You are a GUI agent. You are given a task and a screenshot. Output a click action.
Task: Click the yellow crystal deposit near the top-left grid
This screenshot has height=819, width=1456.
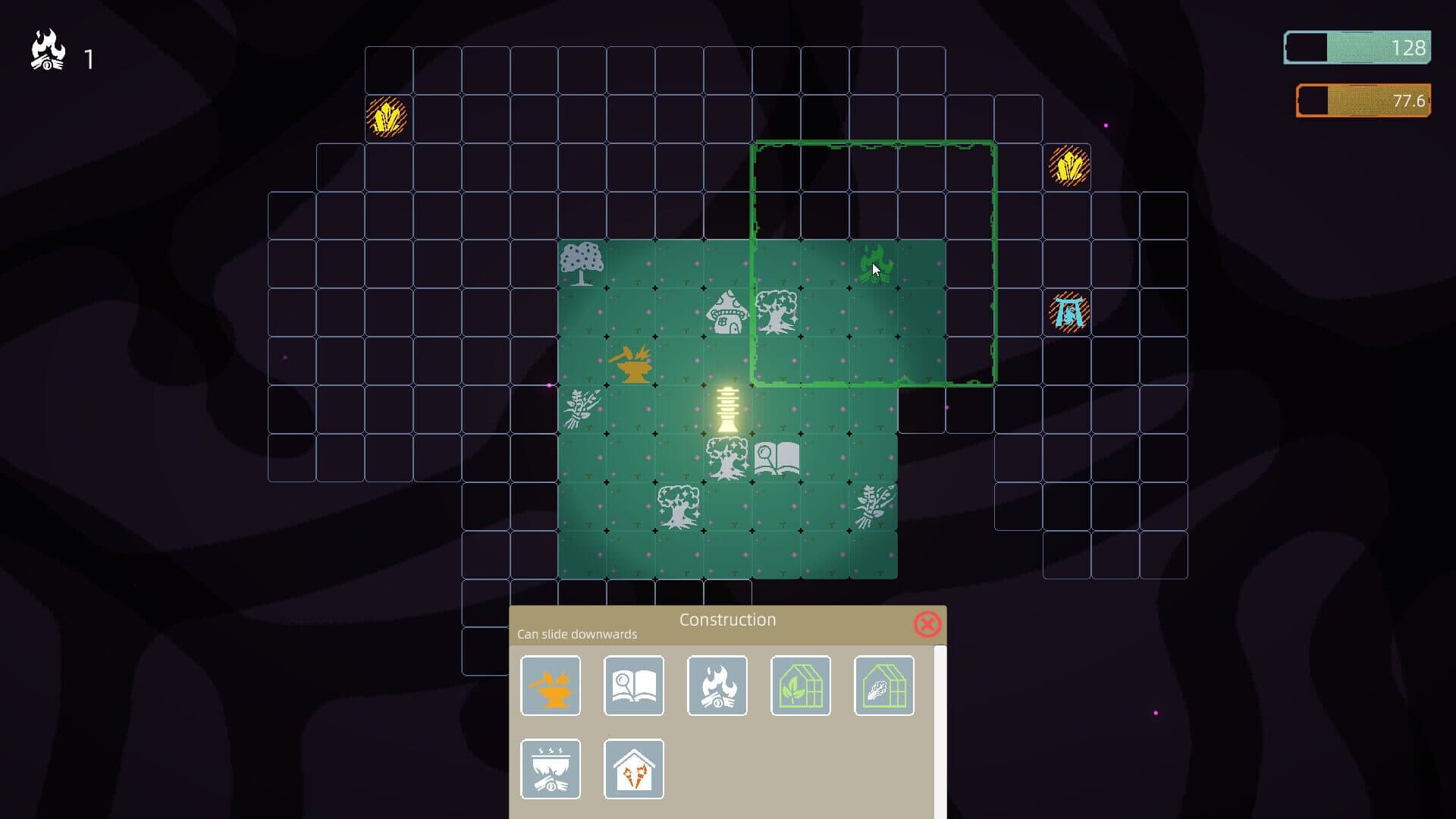388,115
